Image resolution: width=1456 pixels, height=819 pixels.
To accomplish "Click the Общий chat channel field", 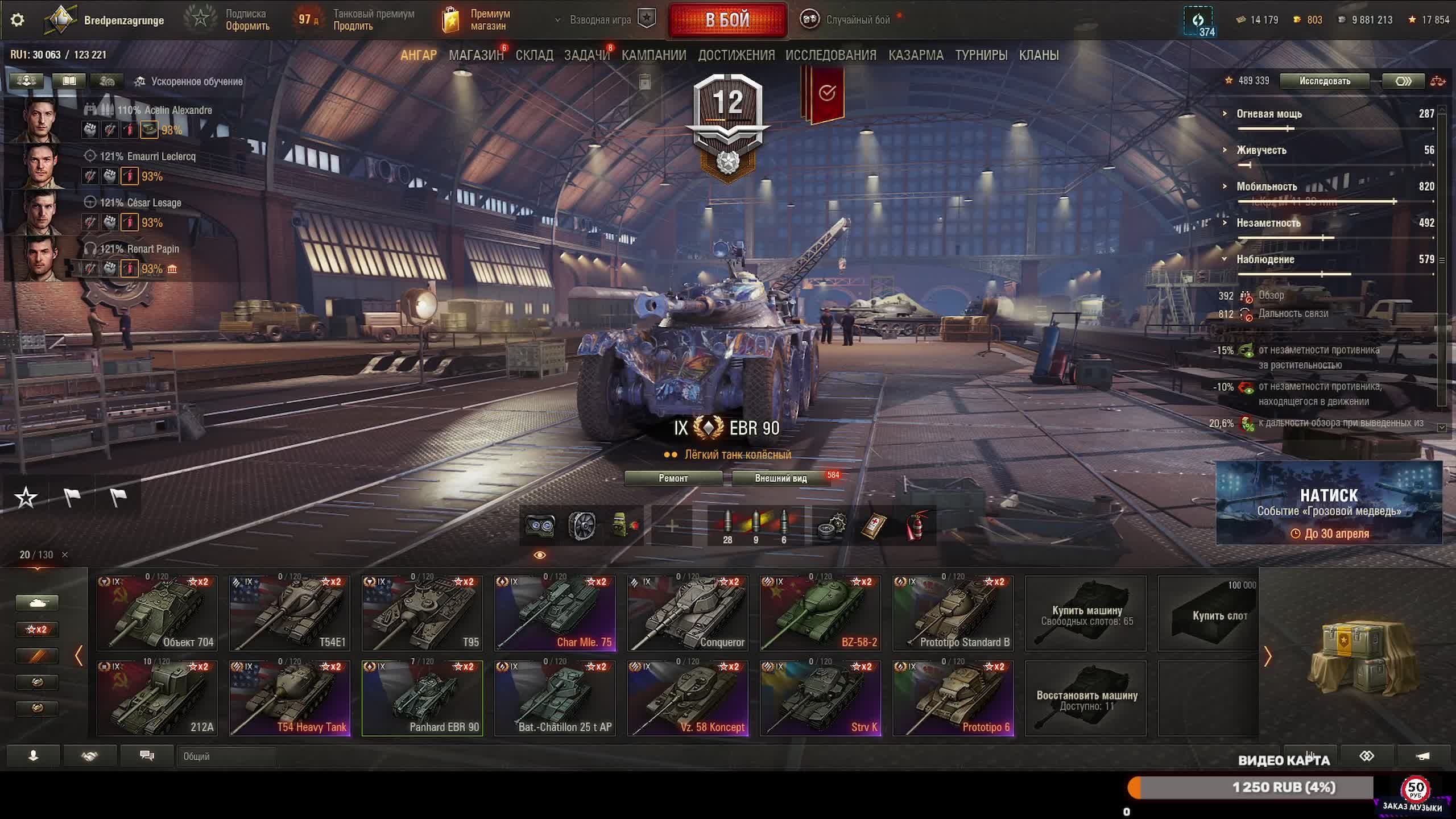I will pos(226,756).
